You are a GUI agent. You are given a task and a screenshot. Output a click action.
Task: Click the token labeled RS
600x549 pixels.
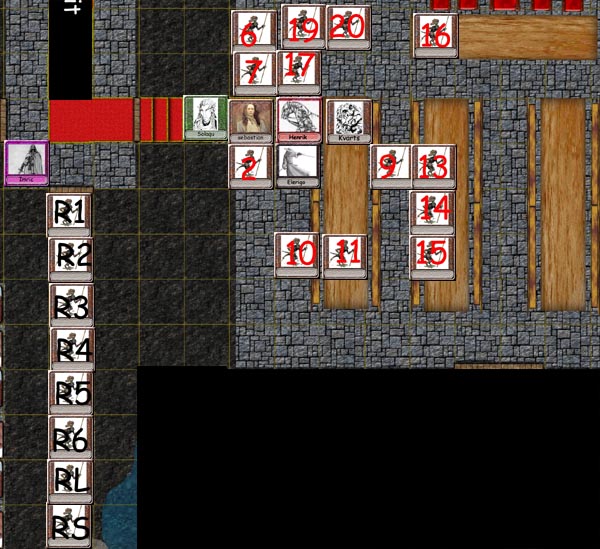coord(69,526)
